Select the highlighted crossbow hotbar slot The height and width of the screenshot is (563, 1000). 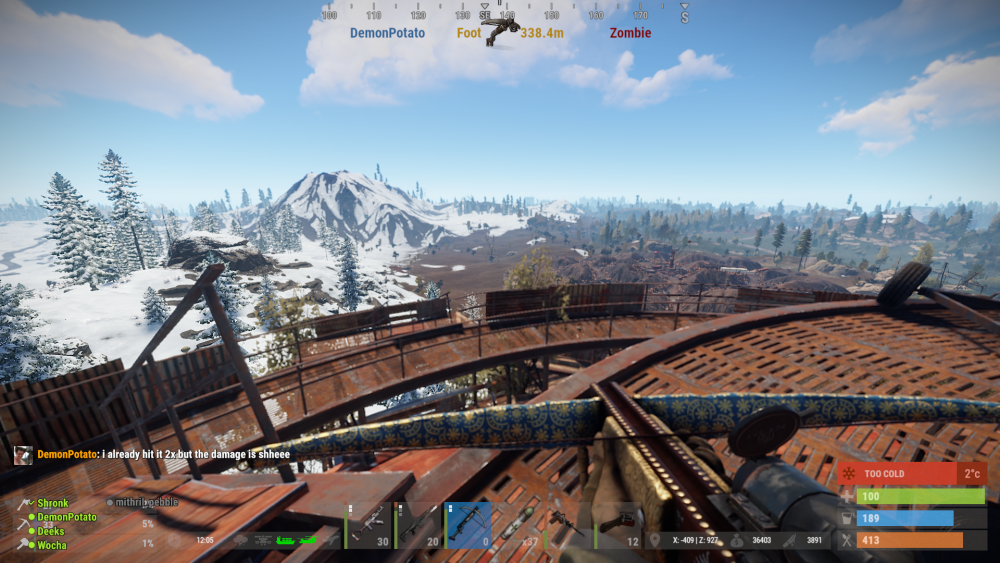click(x=468, y=526)
